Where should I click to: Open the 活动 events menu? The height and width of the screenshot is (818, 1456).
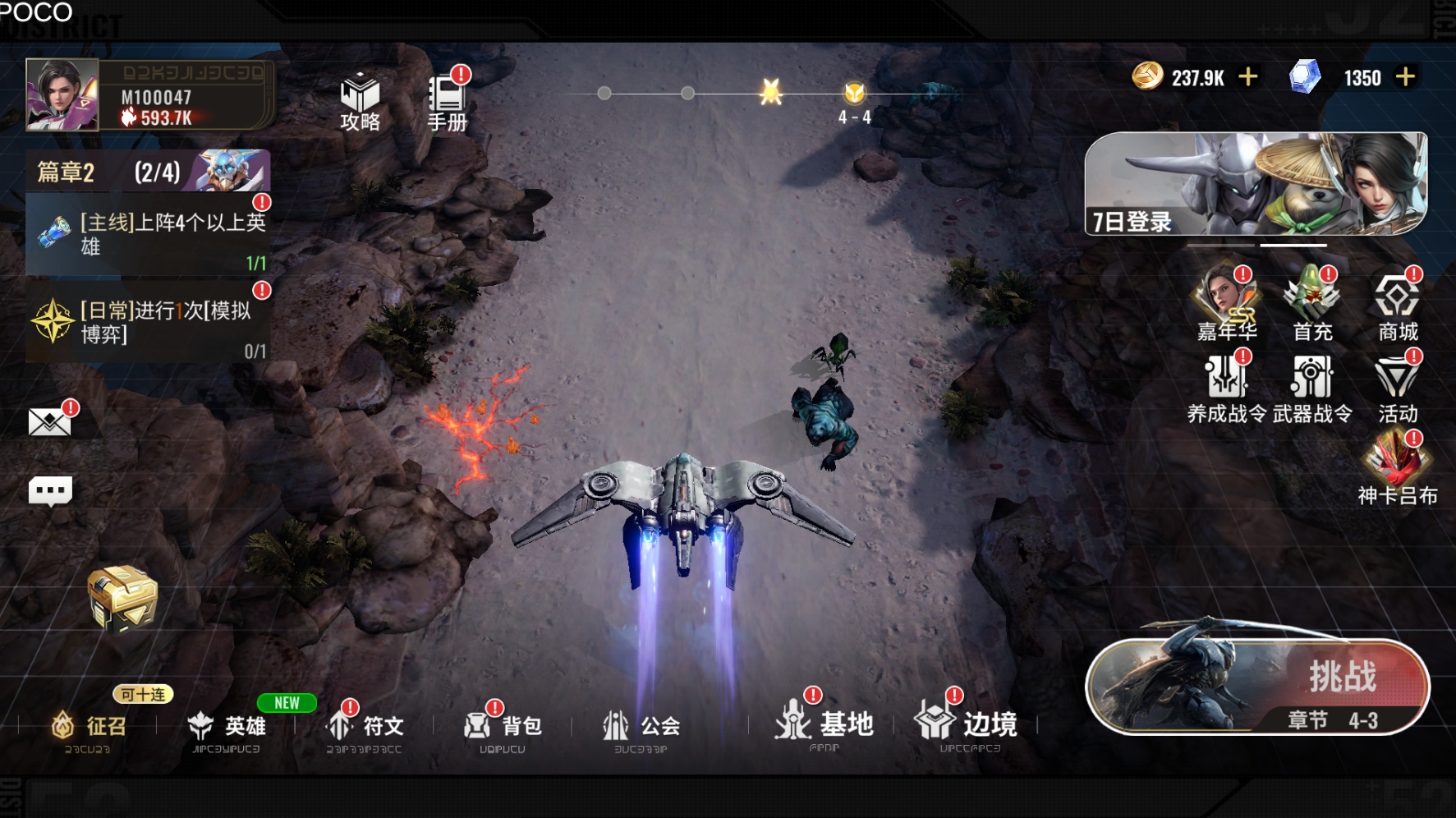click(x=1398, y=388)
